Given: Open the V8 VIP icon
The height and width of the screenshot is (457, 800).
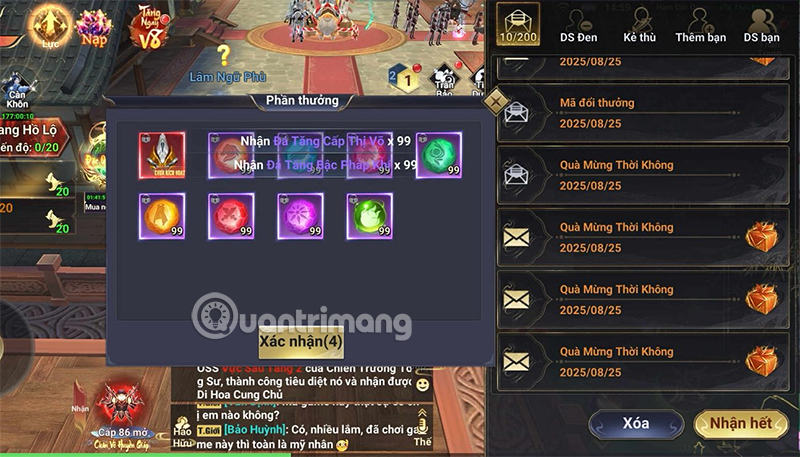Looking at the screenshot, I should point(147,28).
